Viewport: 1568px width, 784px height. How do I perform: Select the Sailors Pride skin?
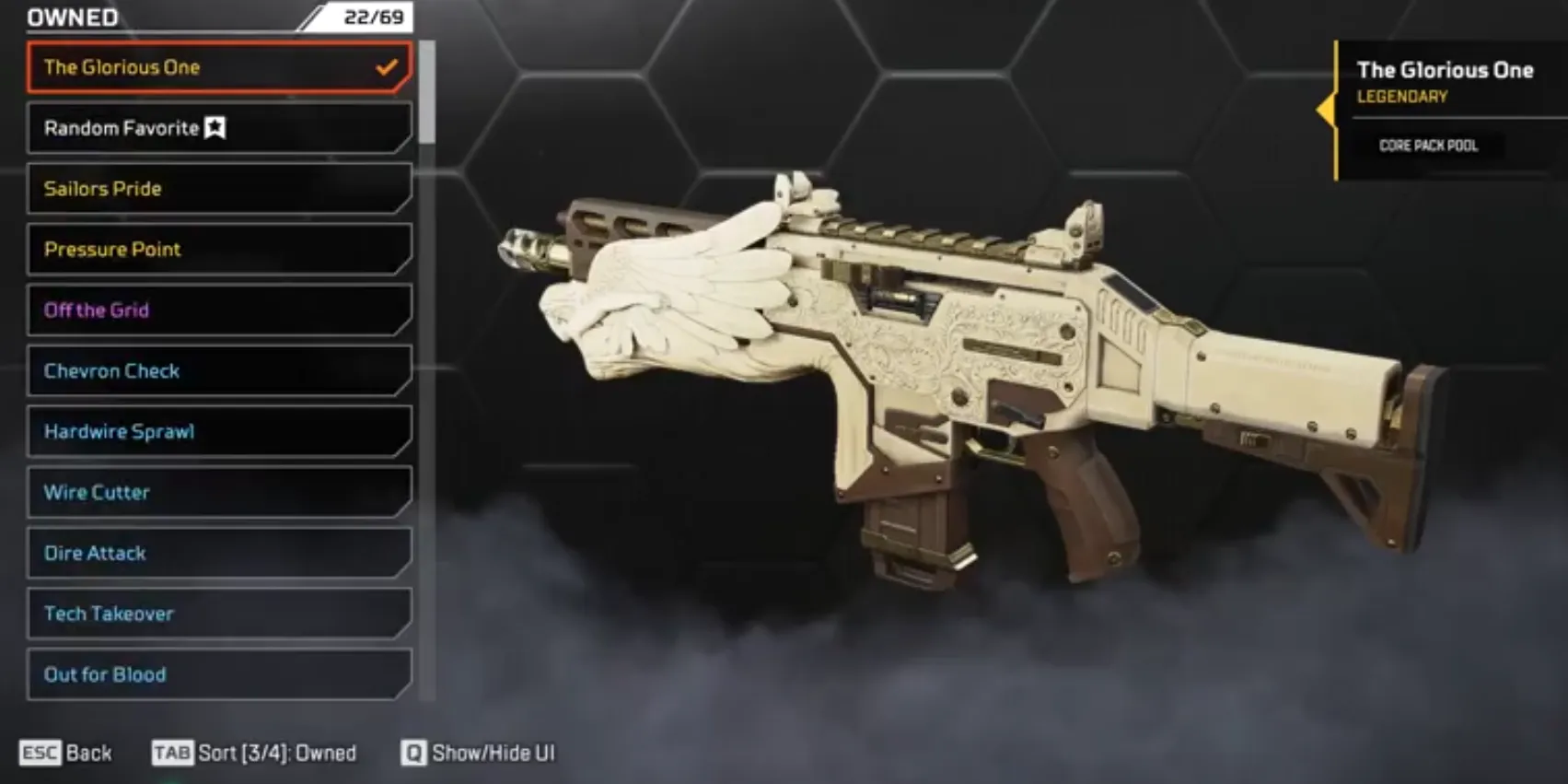click(x=218, y=189)
